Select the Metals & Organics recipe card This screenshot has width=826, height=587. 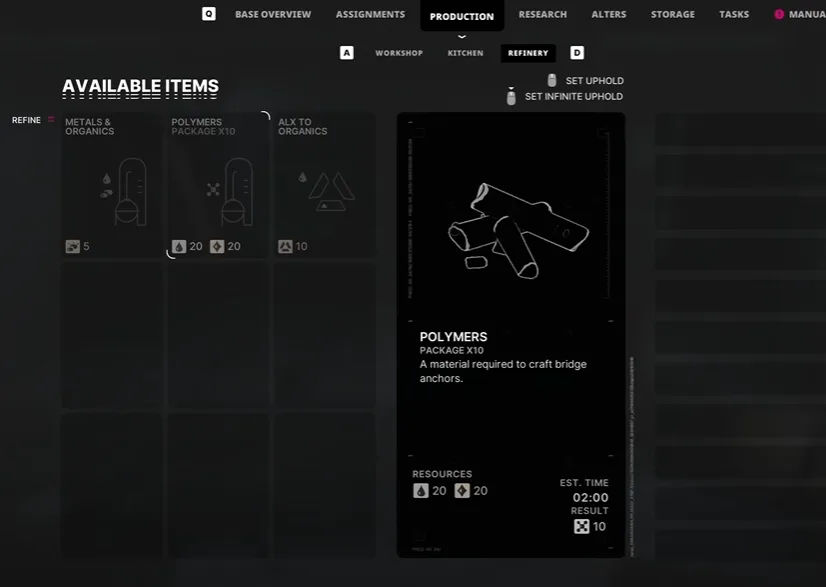coord(111,186)
